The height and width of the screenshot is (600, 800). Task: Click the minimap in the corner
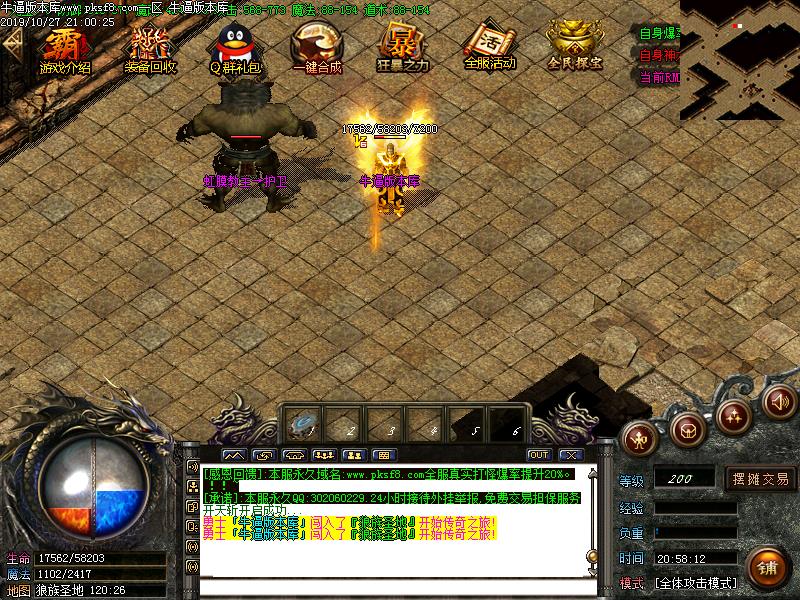[x=740, y=60]
